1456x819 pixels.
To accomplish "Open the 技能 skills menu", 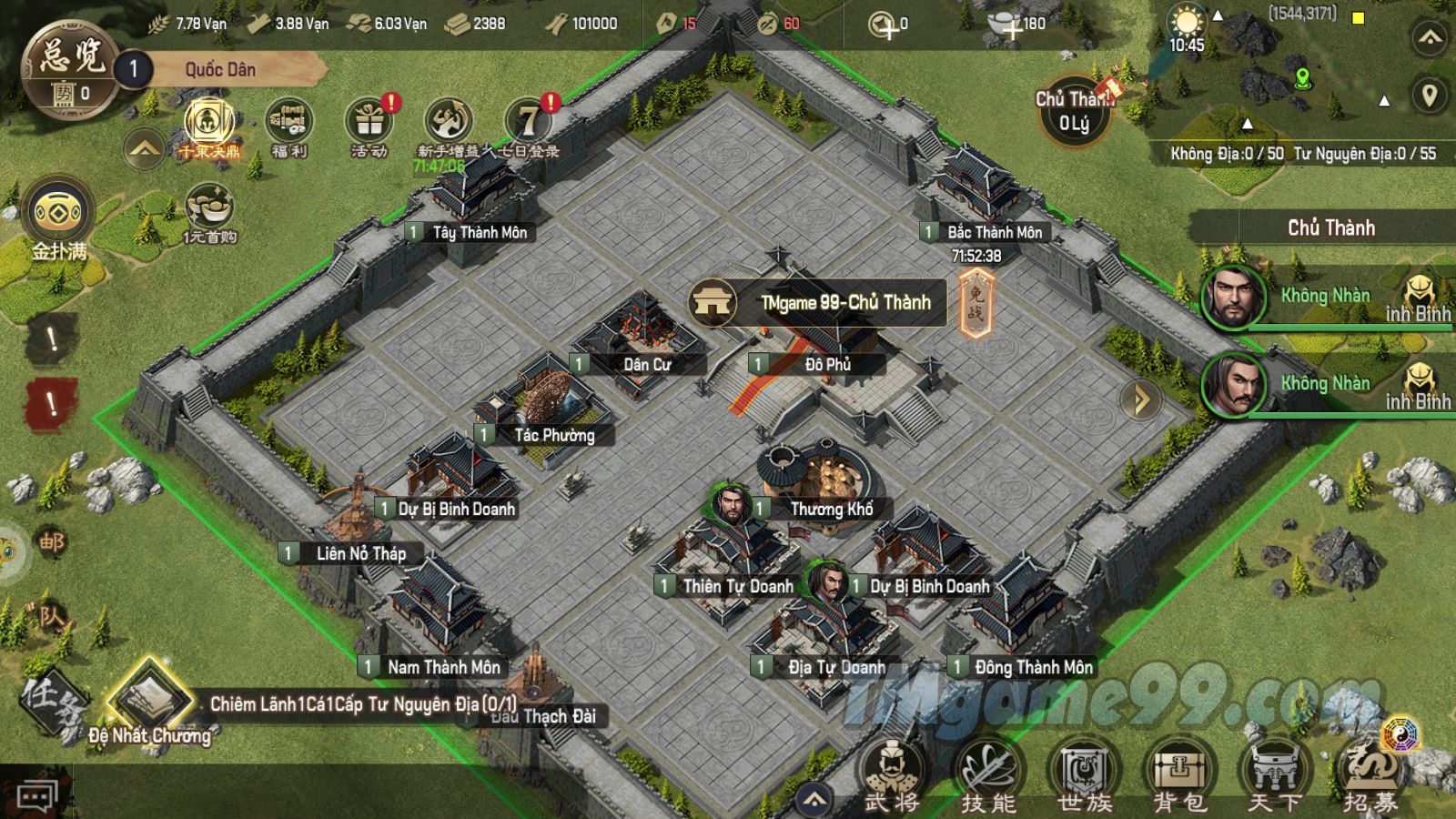I will [988, 775].
